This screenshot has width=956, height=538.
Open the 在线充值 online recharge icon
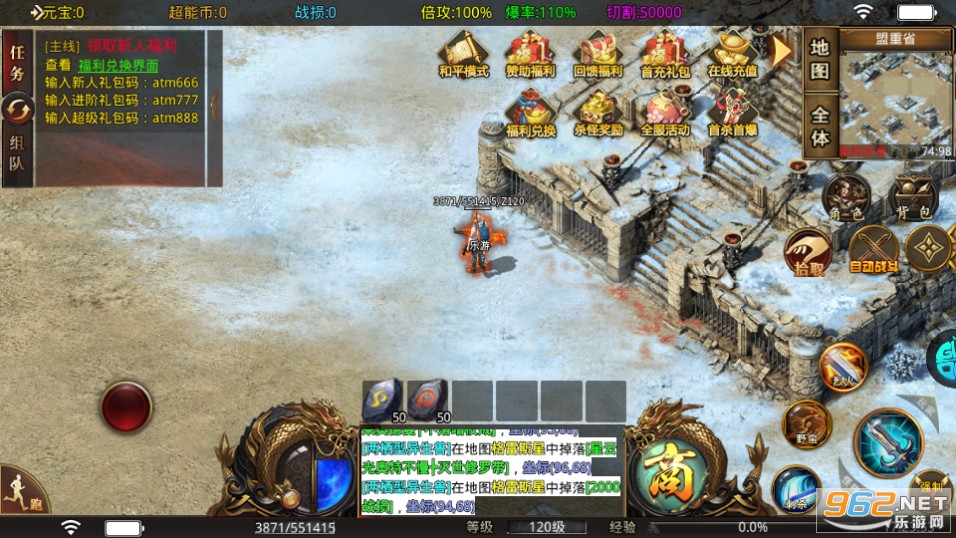[x=733, y=54]
